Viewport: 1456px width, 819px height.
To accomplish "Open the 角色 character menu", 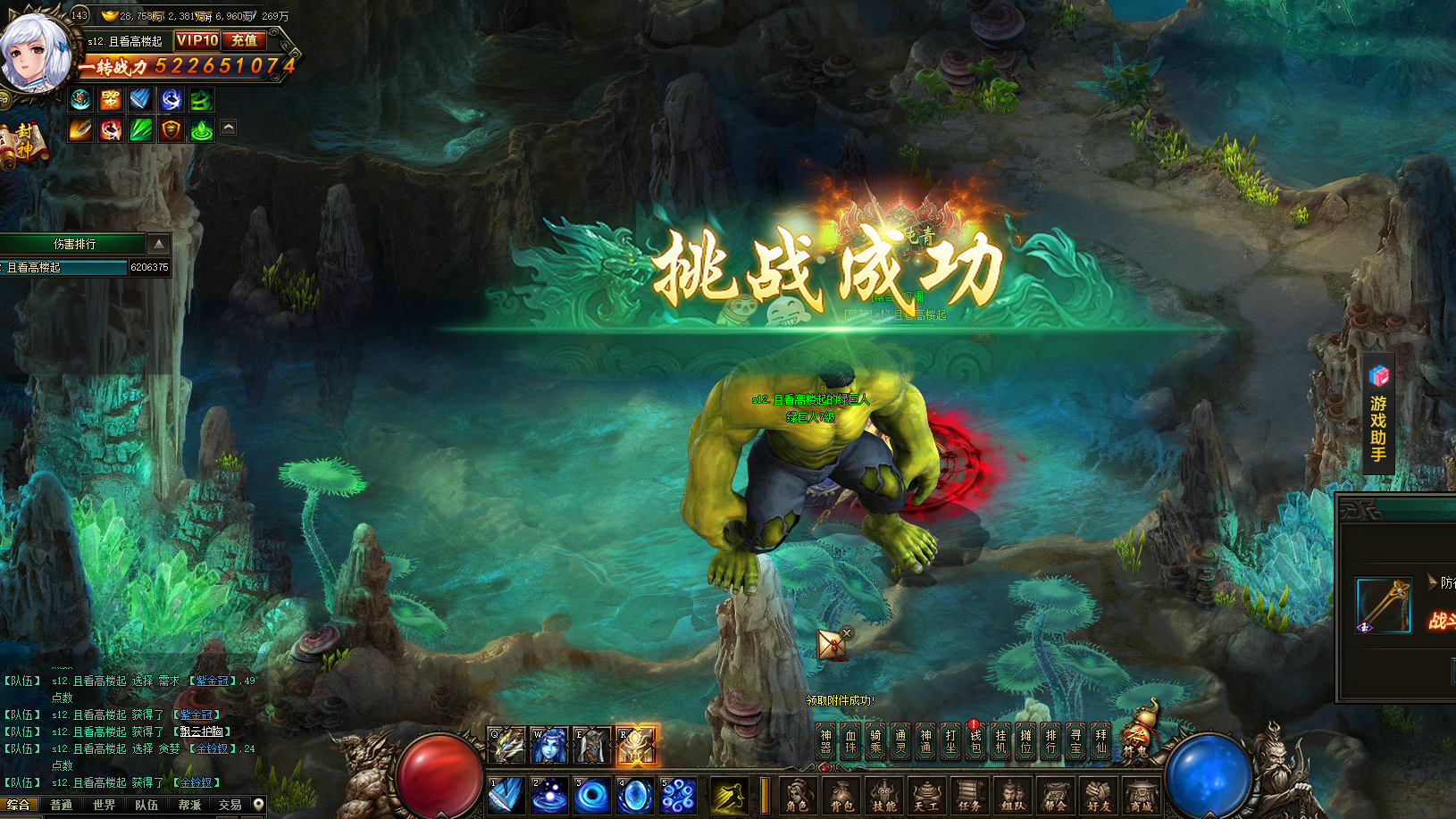I will pyautogui.click(x=797, y=795).
